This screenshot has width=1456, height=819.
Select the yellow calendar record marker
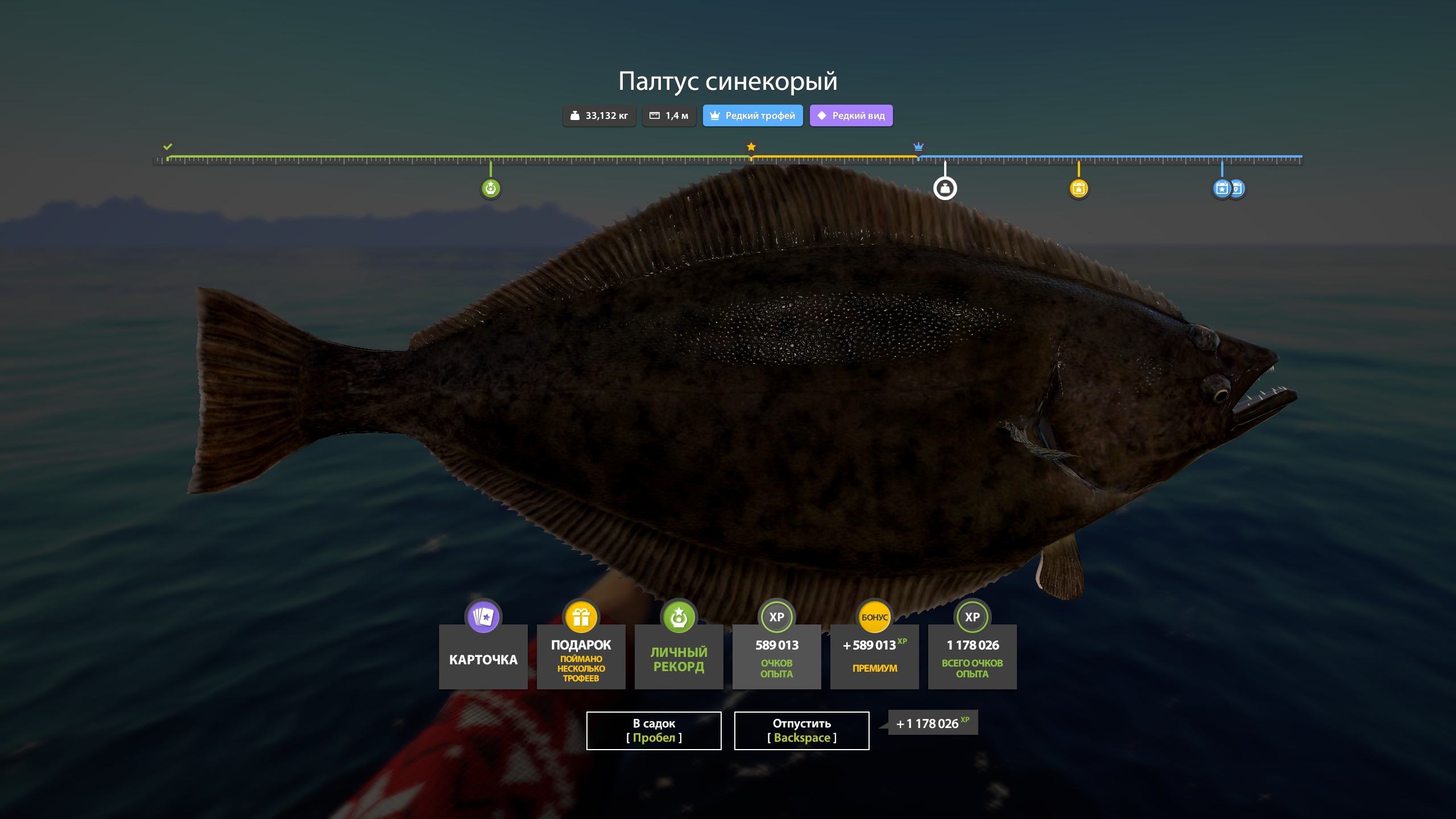[x=1078, y=188]
